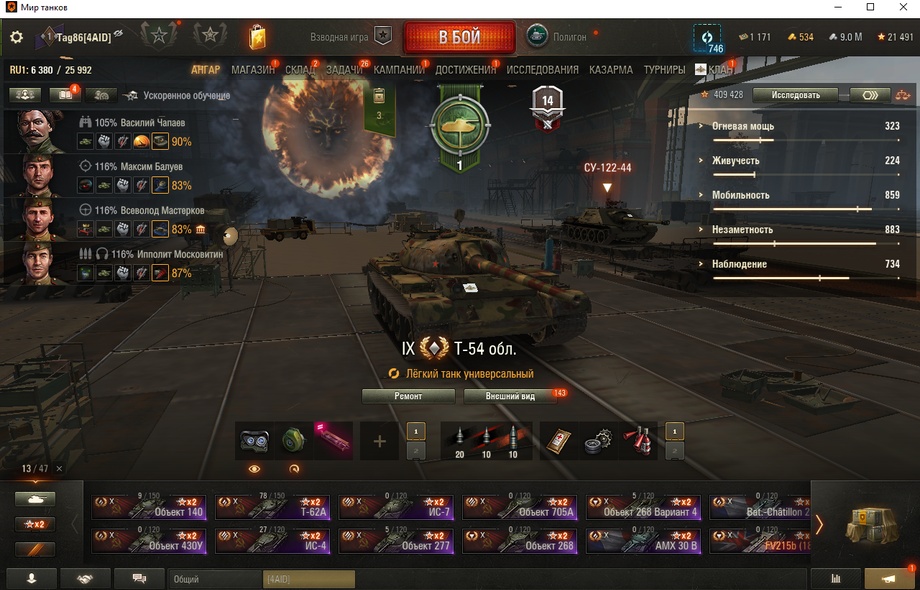Show the ДОСТИЖЕНИЯ tab
Screen dimensions: 920x590
tap(466, 70)
